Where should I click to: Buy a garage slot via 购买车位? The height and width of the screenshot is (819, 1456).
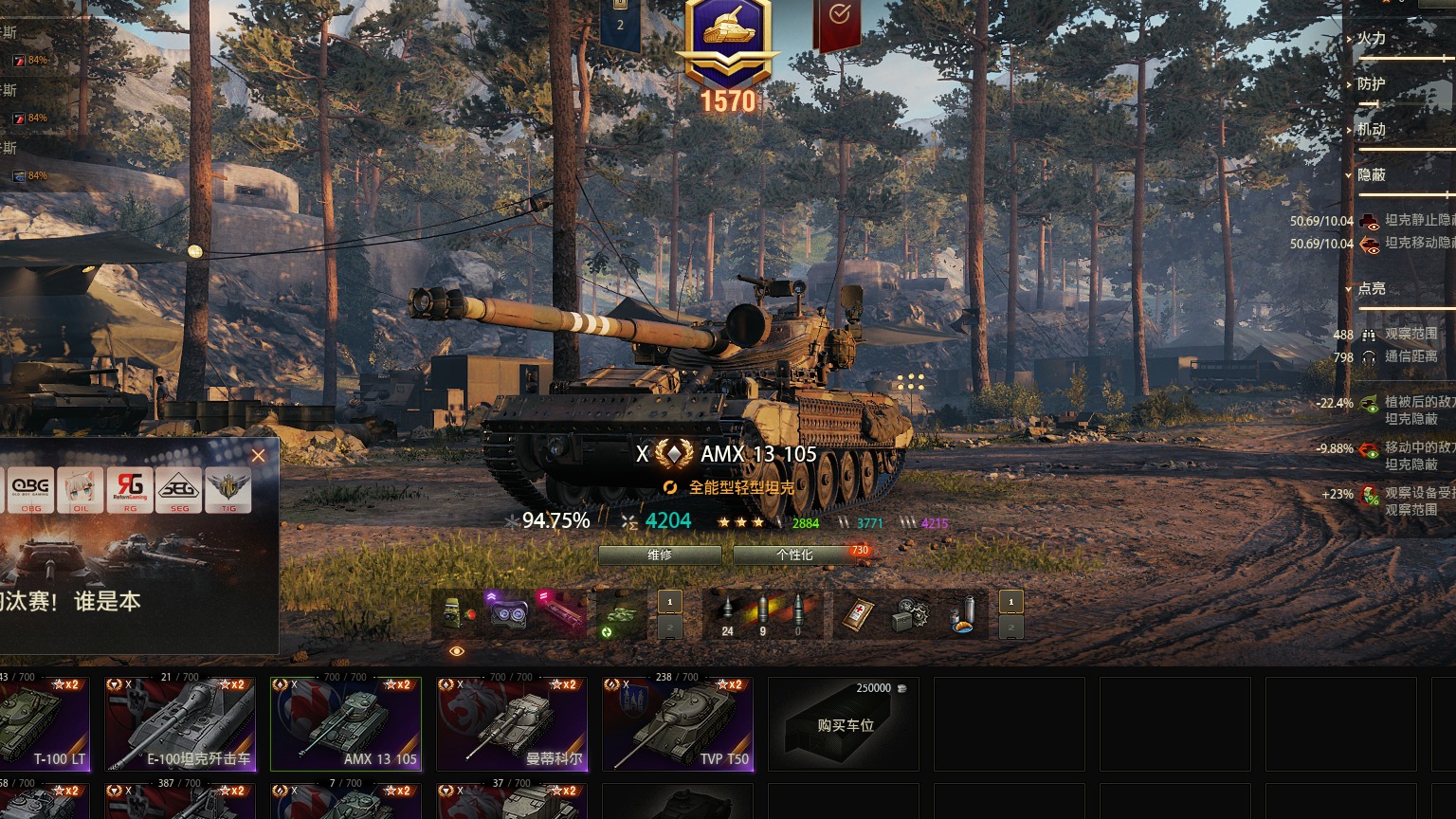pyautogui.click(x=844, y=724)
